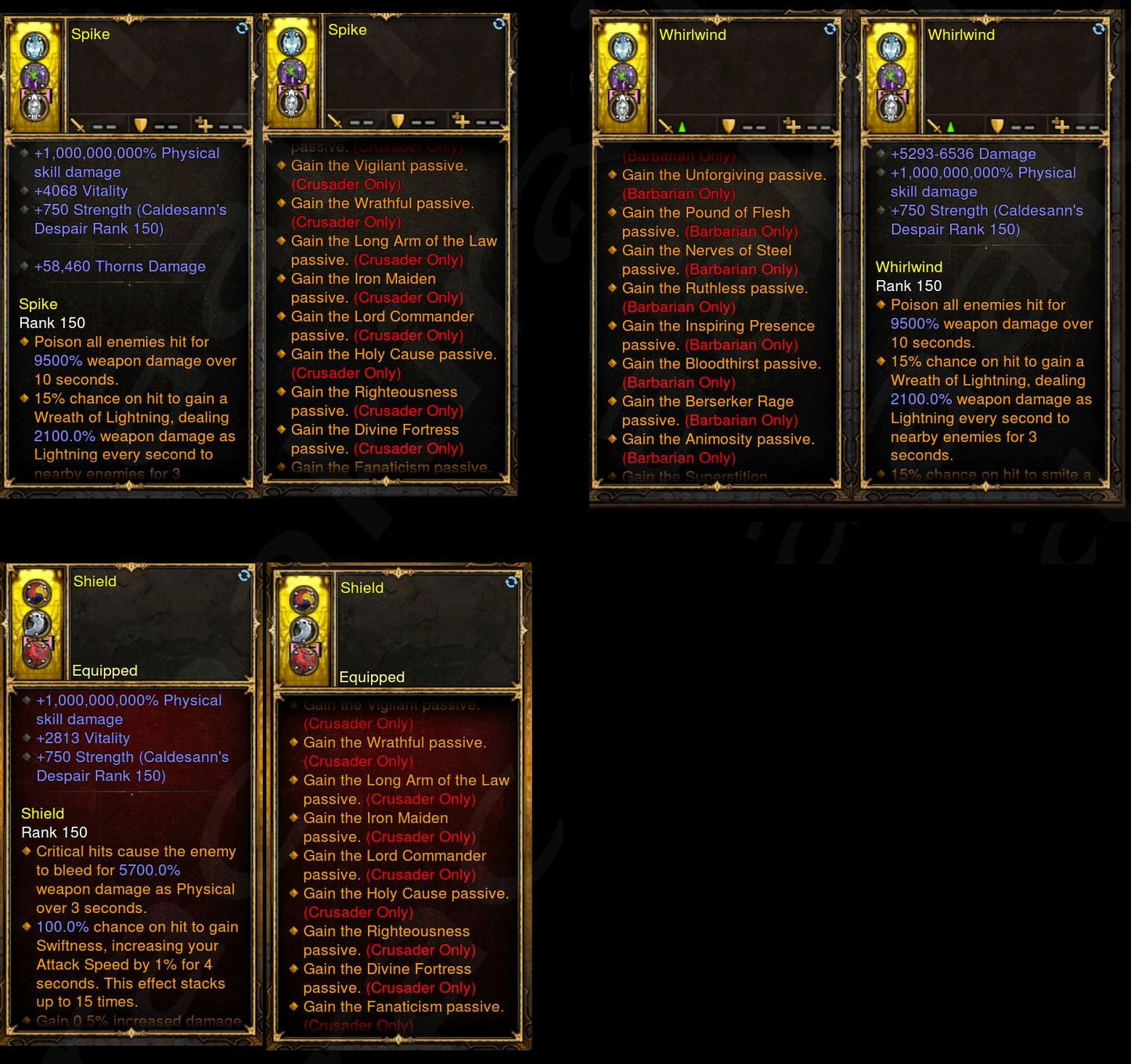Select the Whirlwind item title
Image resolution: width=1131 pixels, height=1064 pixels.
pos(693,34)
